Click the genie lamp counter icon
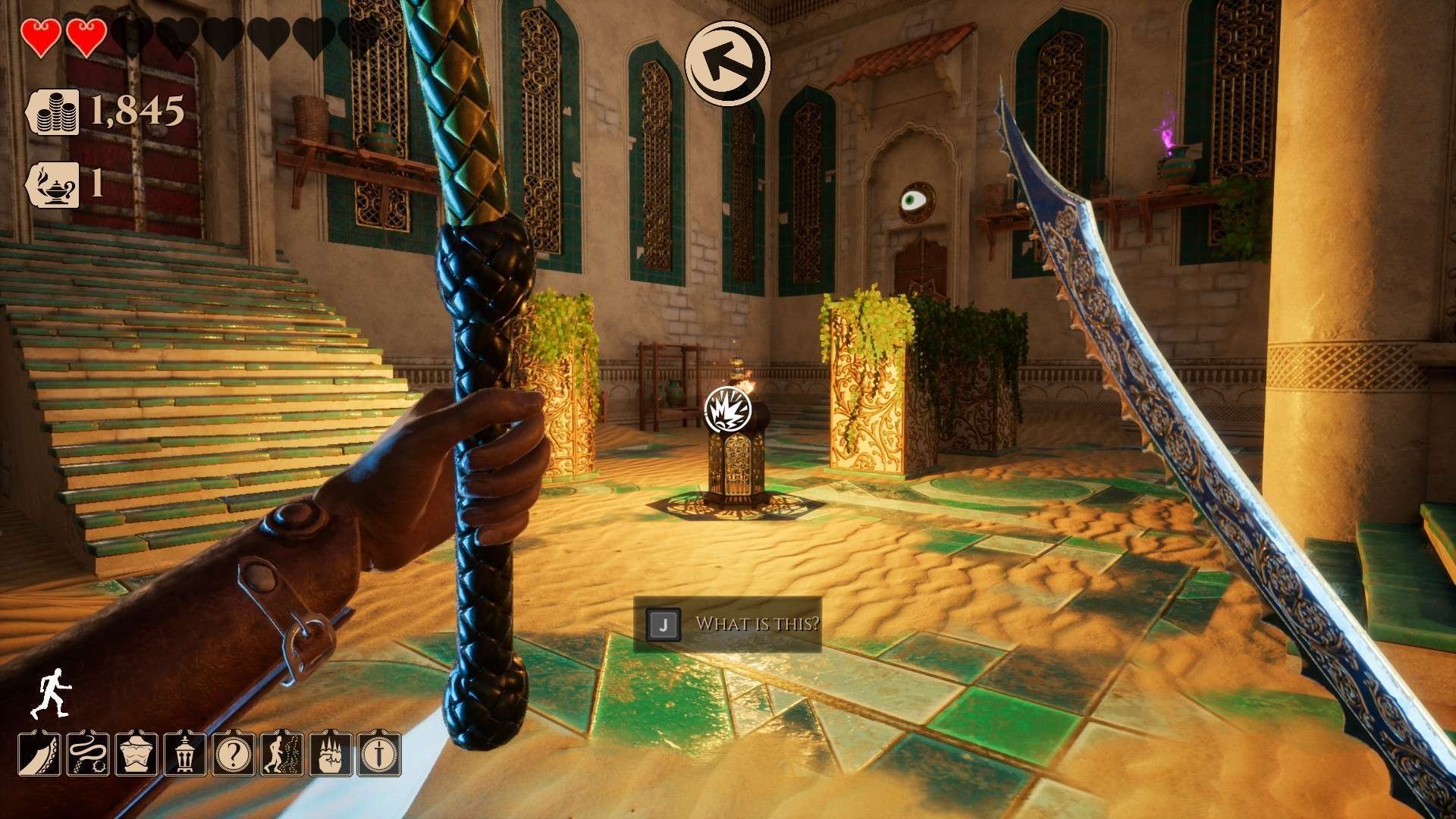Viewport: 1456px width, 819px height. click(55, 184)
